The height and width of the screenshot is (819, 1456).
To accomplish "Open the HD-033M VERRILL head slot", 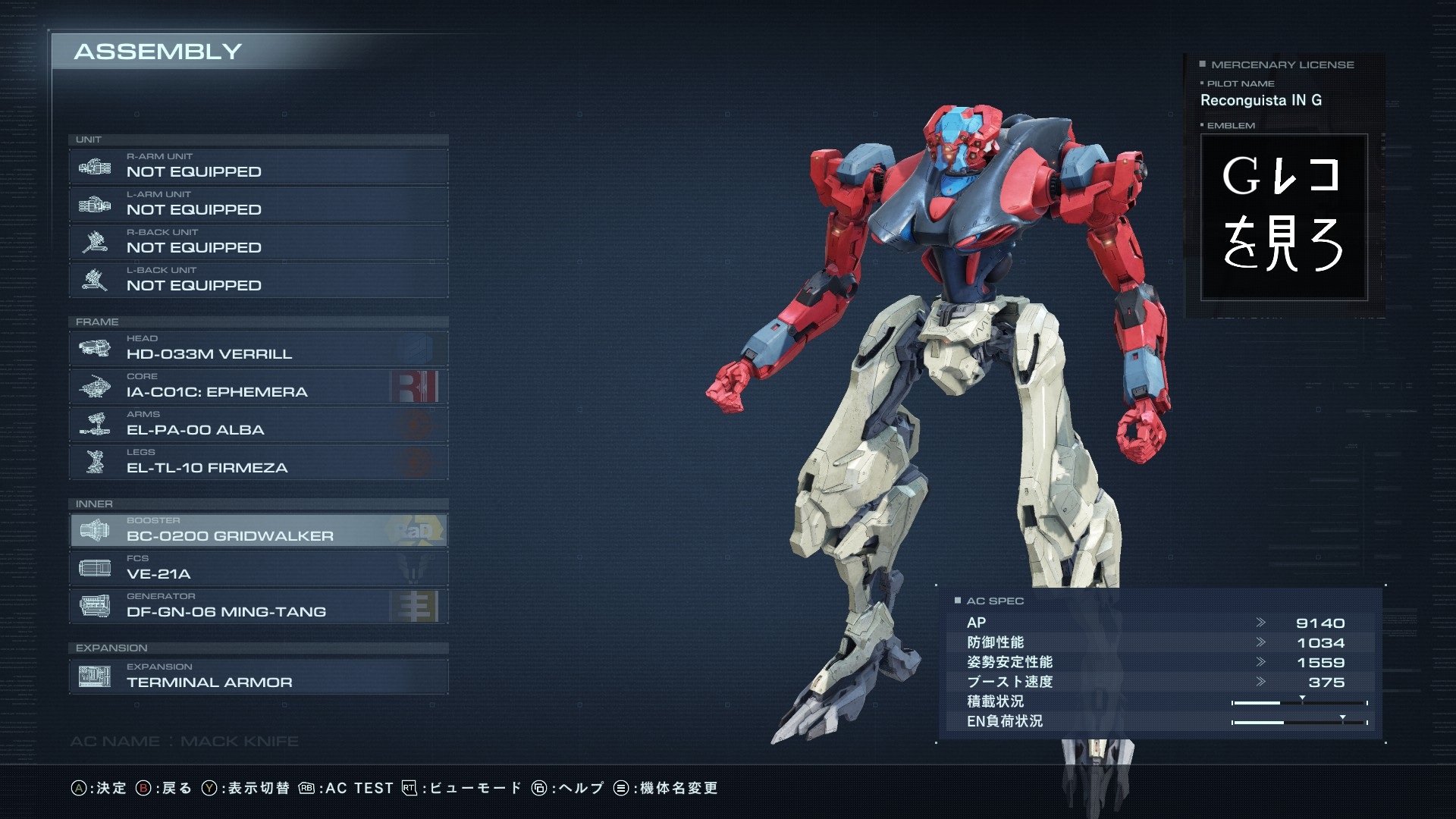I will click(x=258, y=348).
